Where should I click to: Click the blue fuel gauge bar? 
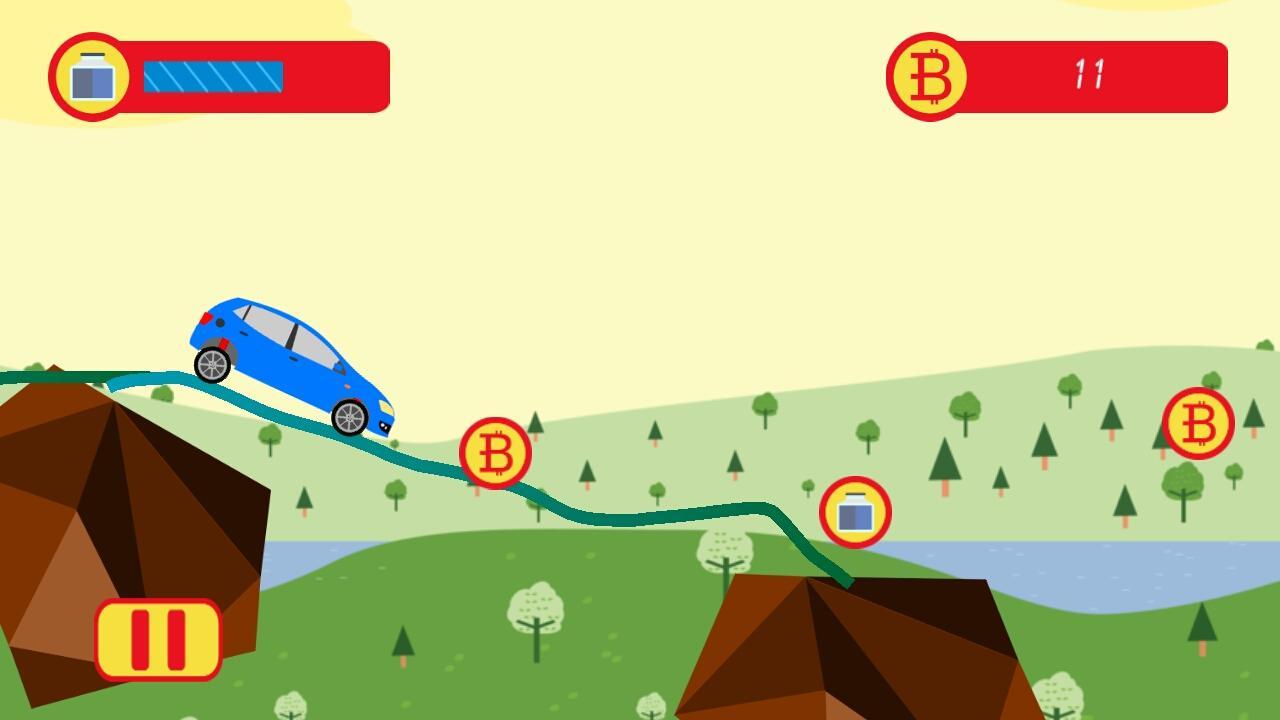tap(212, 74)
